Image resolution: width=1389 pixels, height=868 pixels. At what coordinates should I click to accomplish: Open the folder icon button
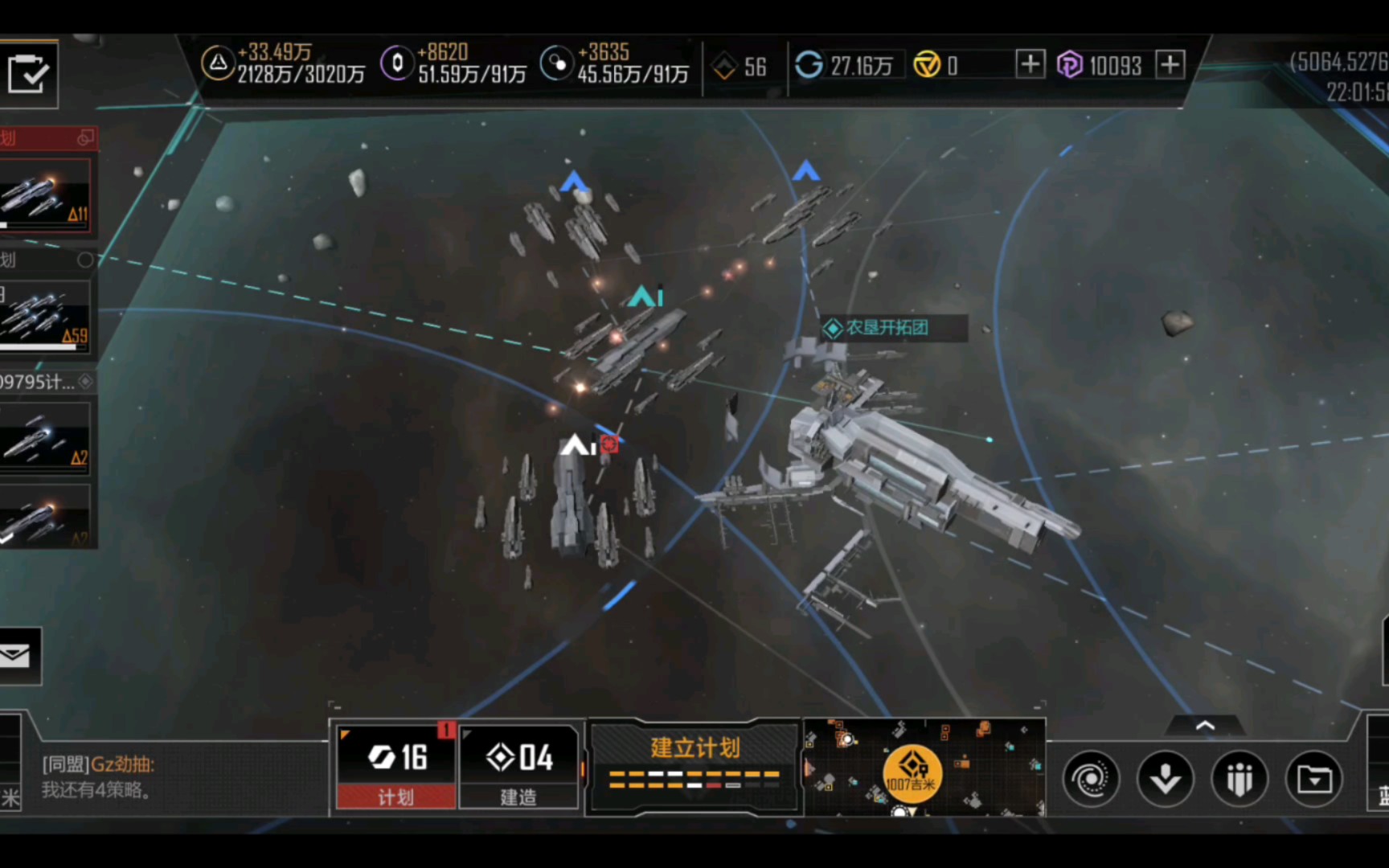pyautogui.click(x=1314, y=778)
